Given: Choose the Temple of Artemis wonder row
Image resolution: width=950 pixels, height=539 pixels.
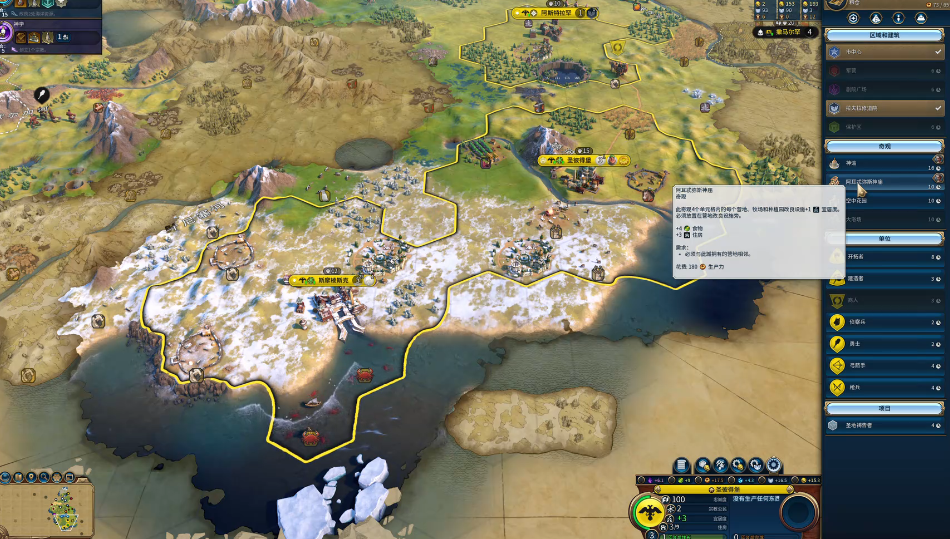Looking at the screenshot, I should tap(884, 181).
